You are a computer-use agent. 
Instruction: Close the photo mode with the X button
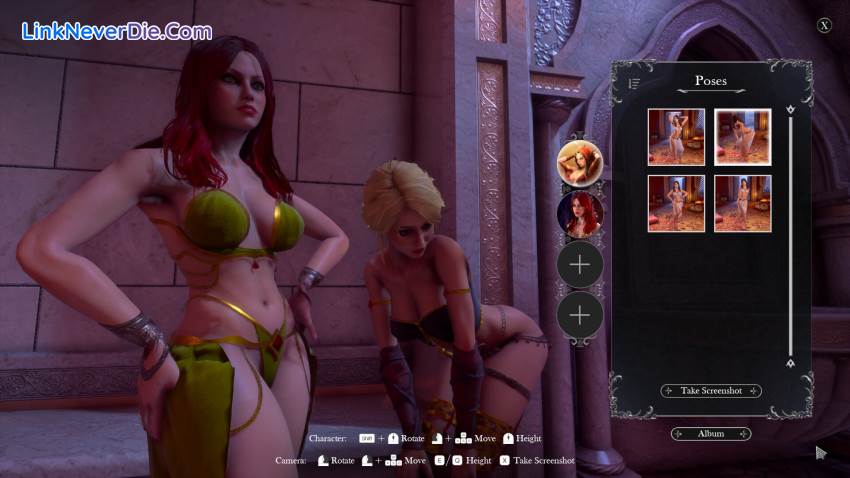pos(824,26)
